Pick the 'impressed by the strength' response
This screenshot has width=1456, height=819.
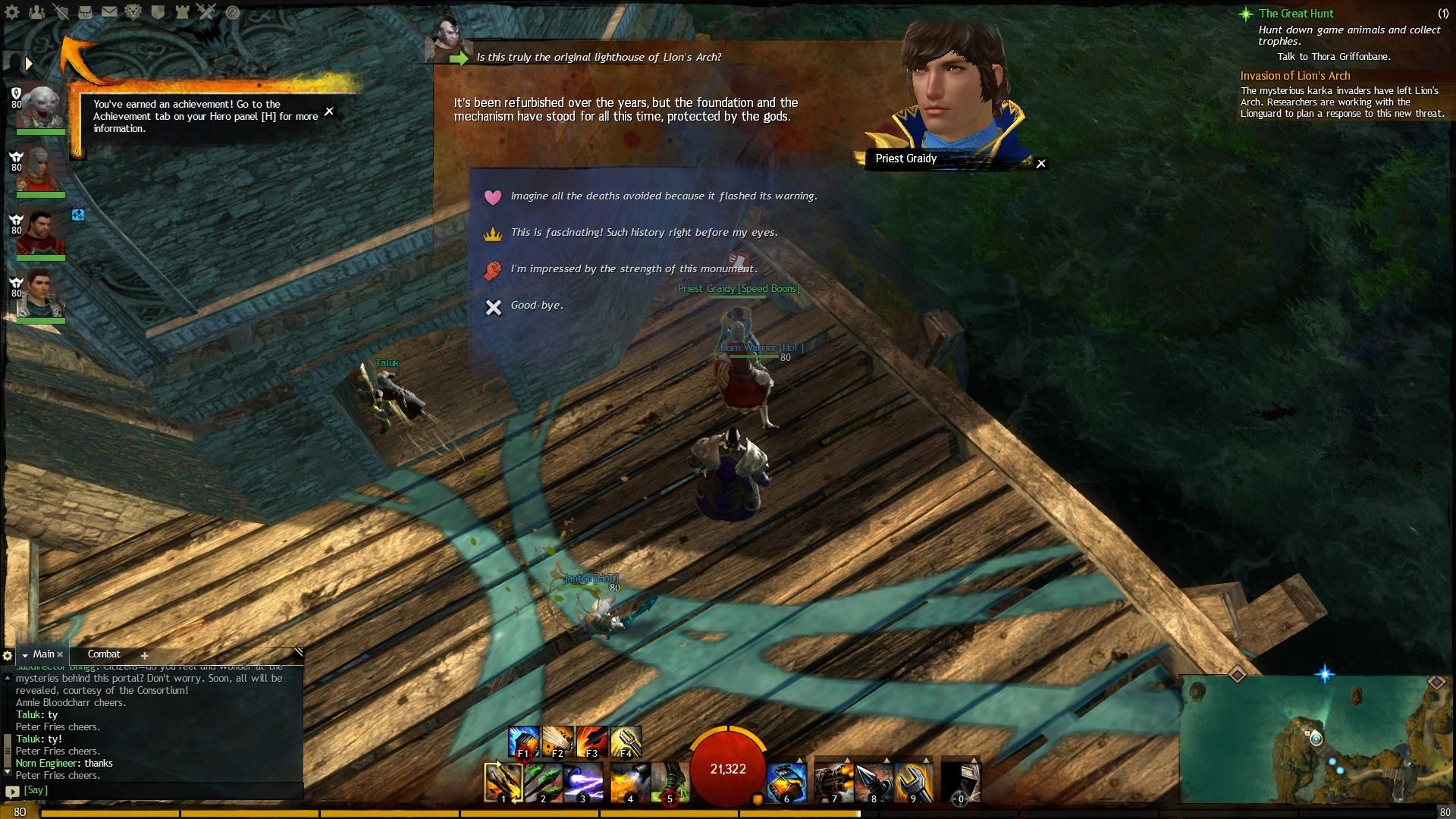coord(633,269)
